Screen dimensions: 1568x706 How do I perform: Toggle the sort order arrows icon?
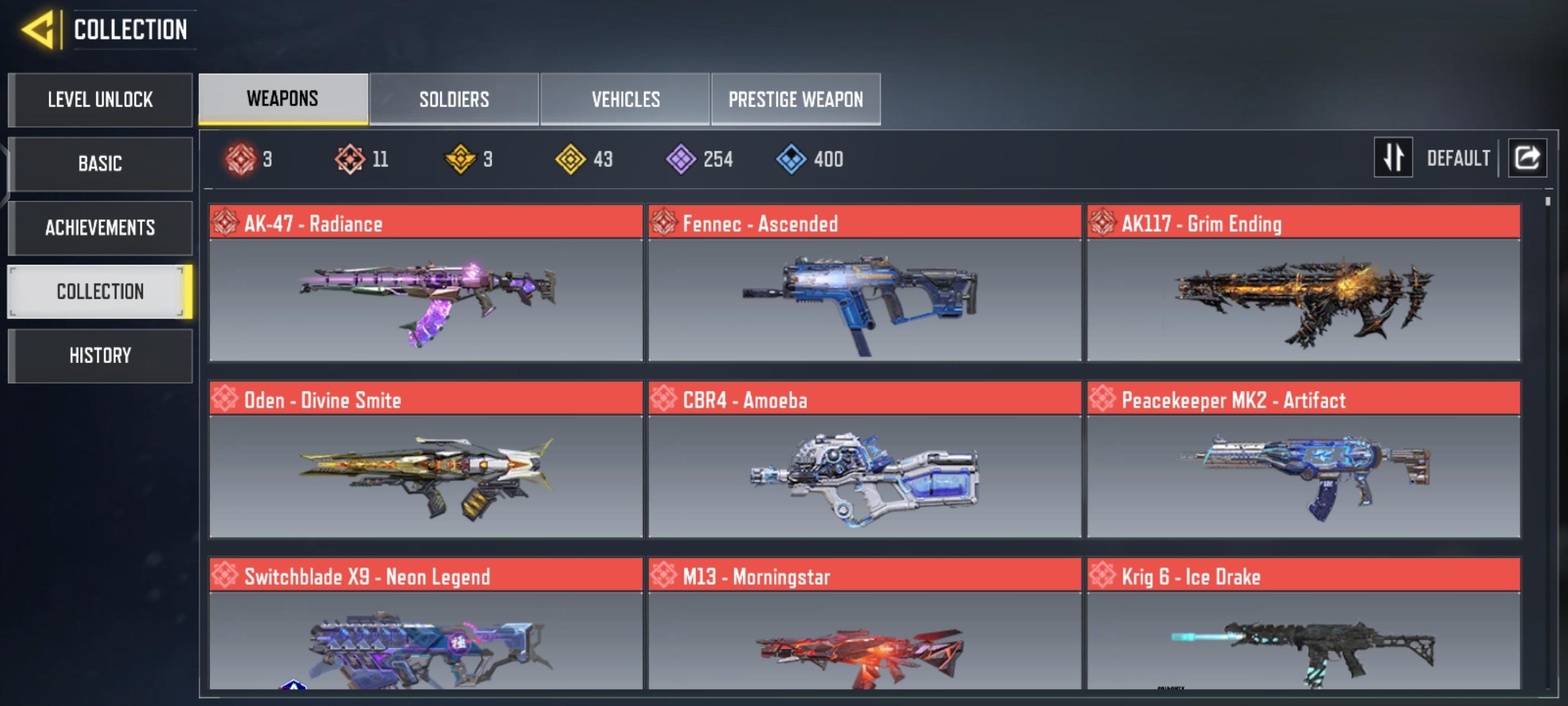[x=1394, y=159]
